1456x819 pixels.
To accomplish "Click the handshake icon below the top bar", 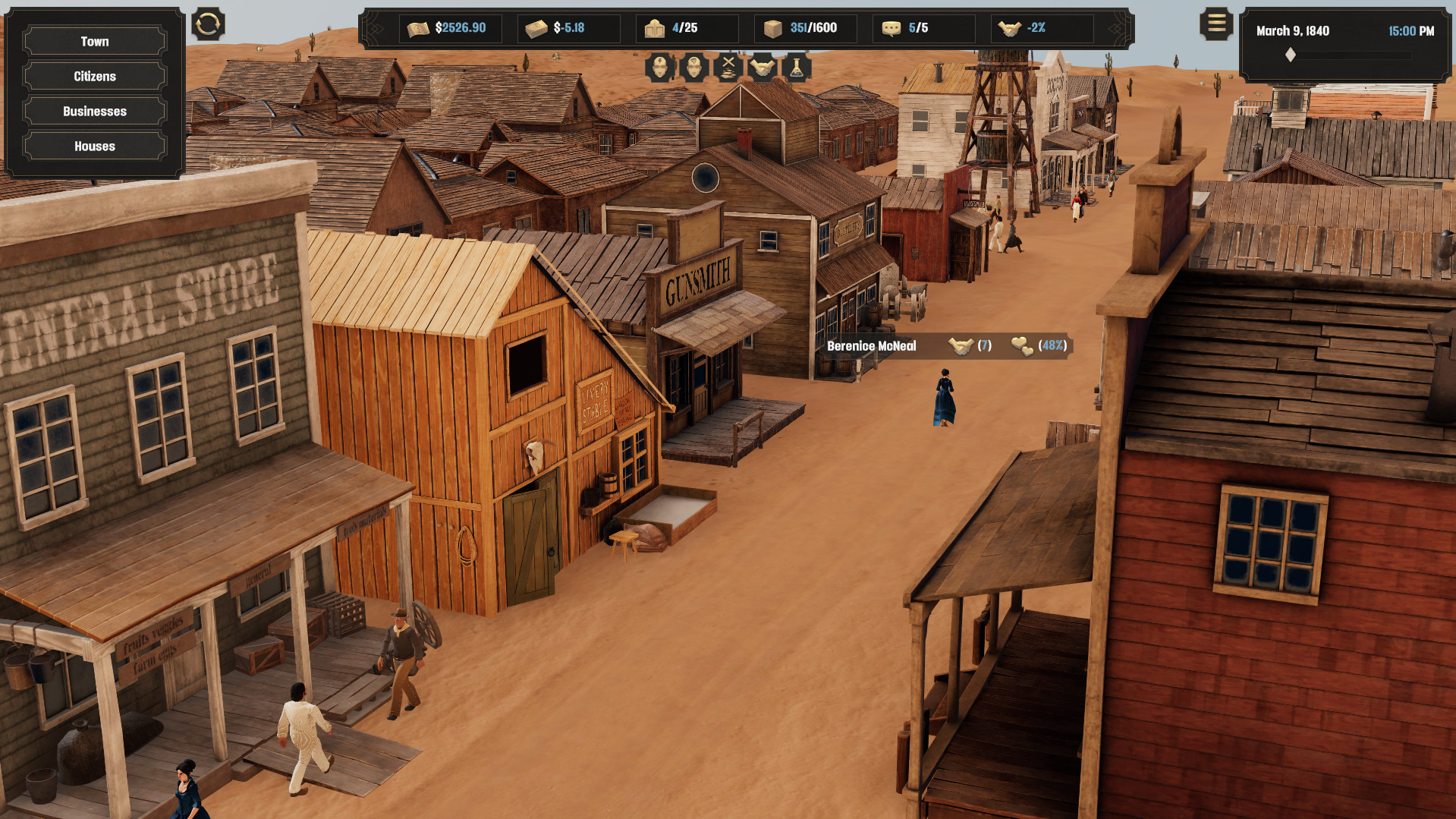I will (x=763, y=68).
